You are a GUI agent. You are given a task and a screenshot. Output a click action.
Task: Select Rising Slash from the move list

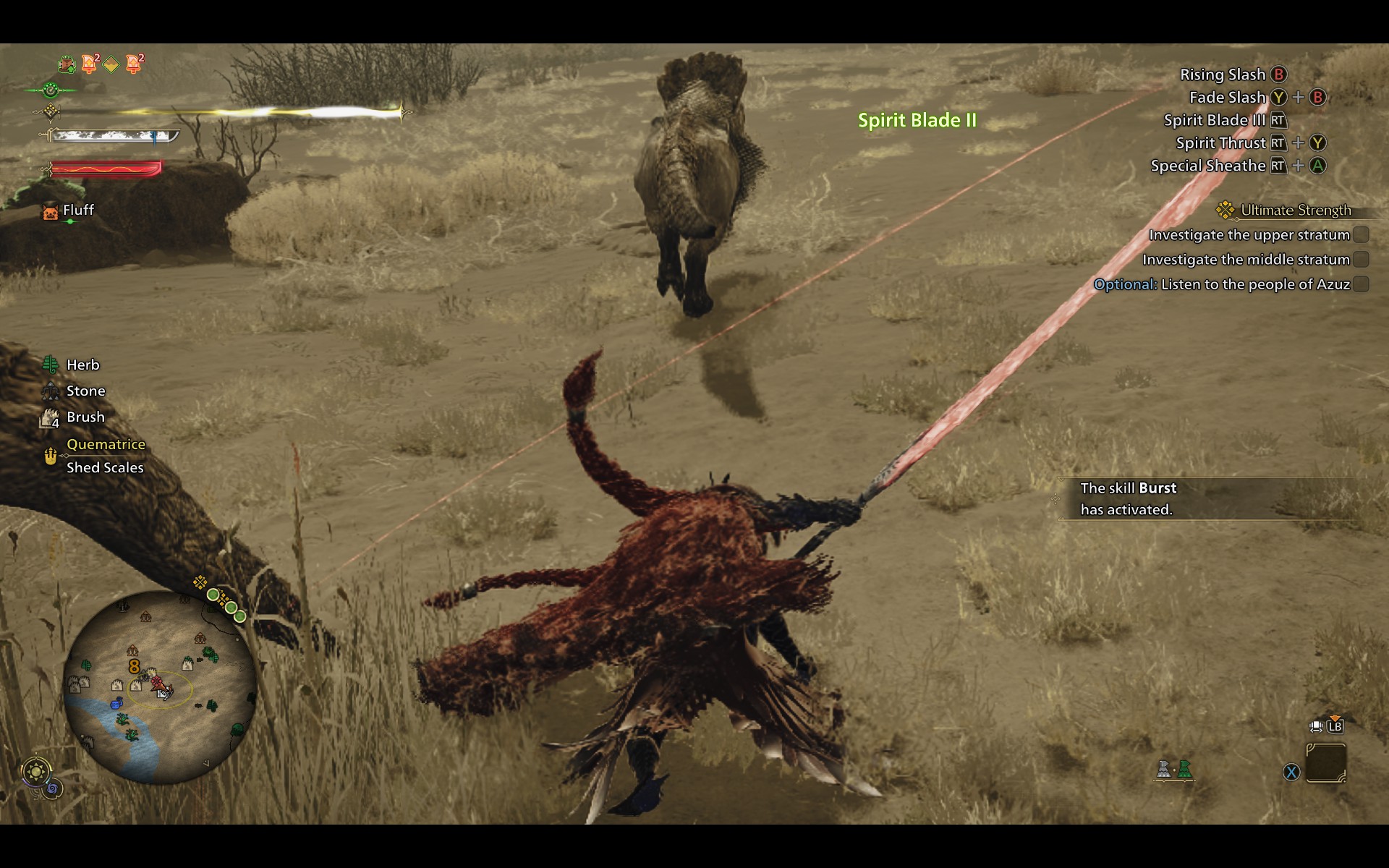1223,75
